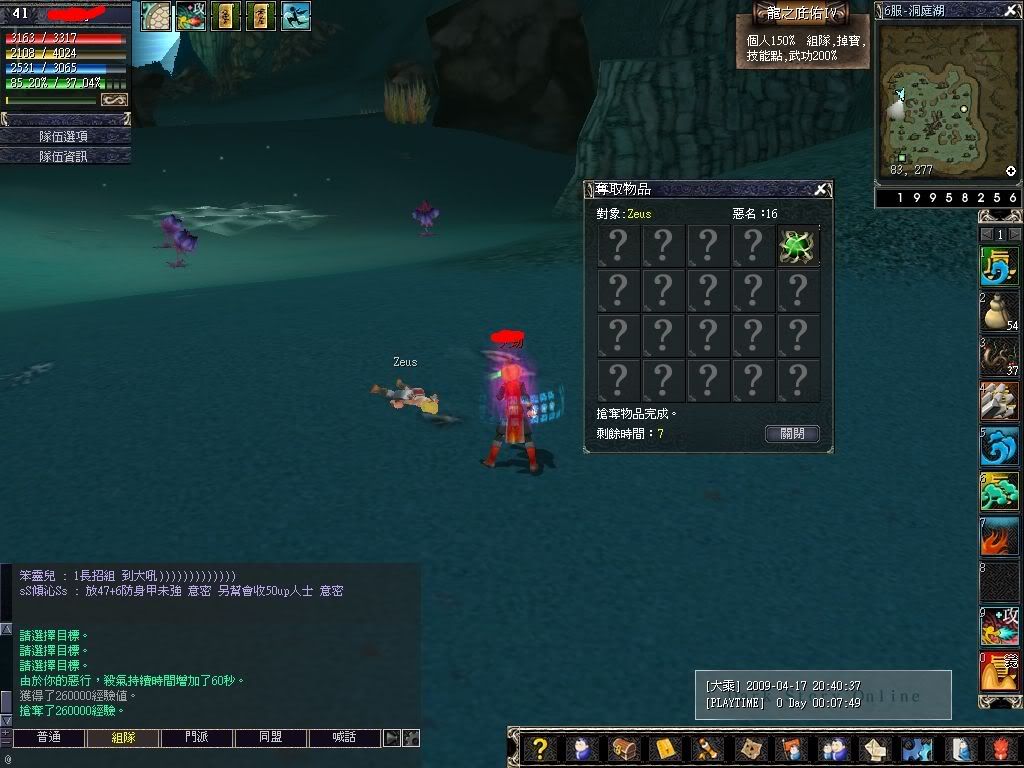Close the 奪取物品 loot window

coord(820,189)
